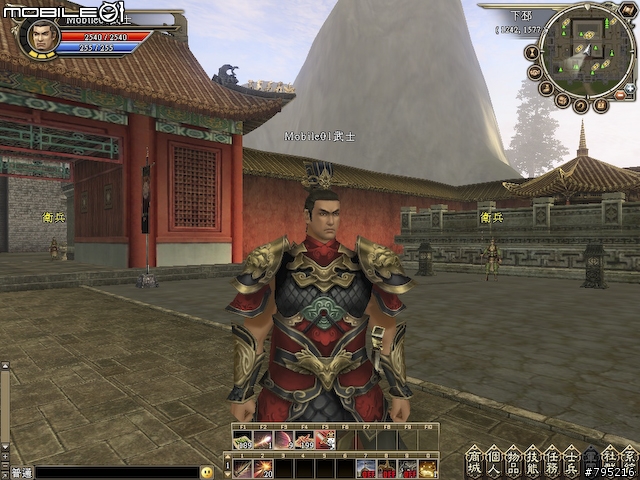
Task: Select the 普通 chat channel
Action: pos(20,472)
